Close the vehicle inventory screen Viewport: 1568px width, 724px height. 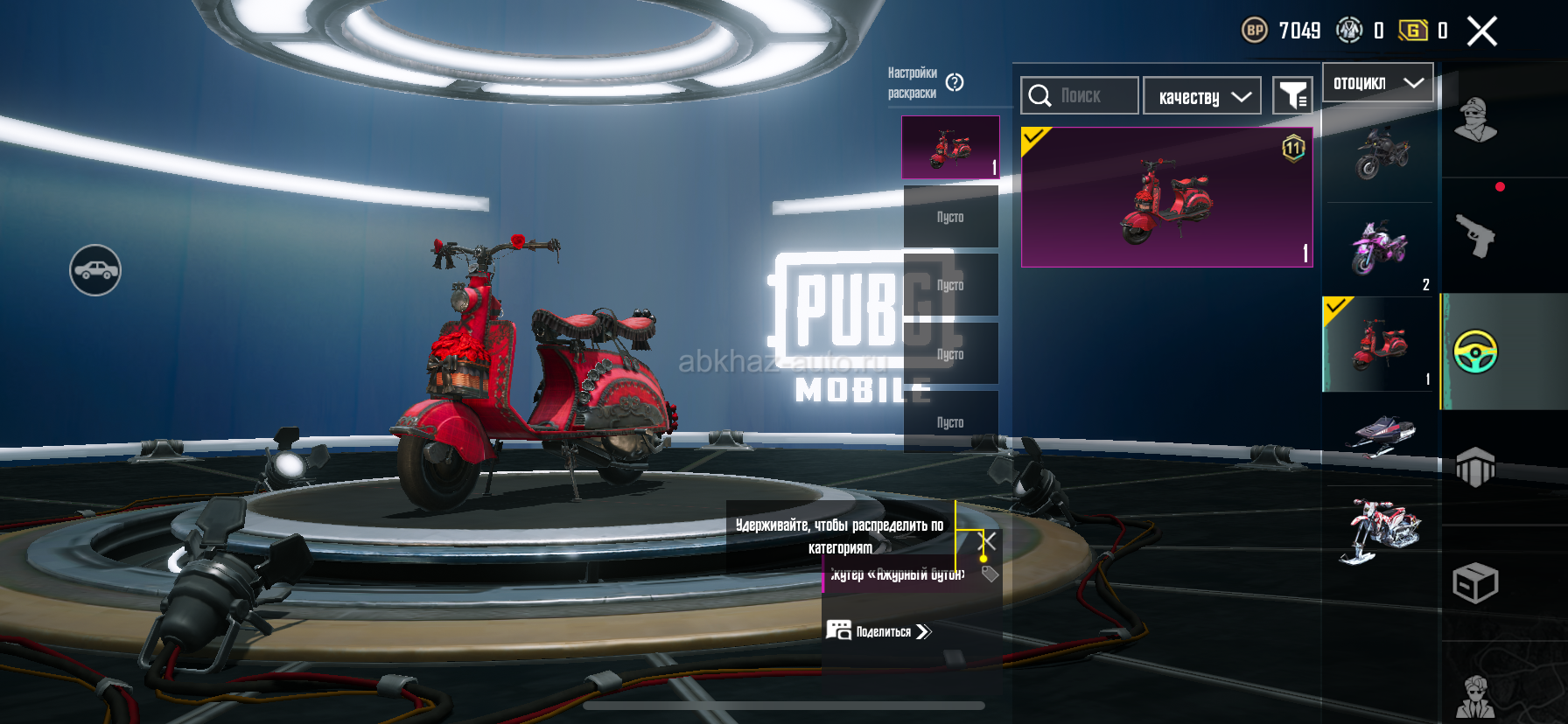pyautogui.click(x=1482, y=31)
